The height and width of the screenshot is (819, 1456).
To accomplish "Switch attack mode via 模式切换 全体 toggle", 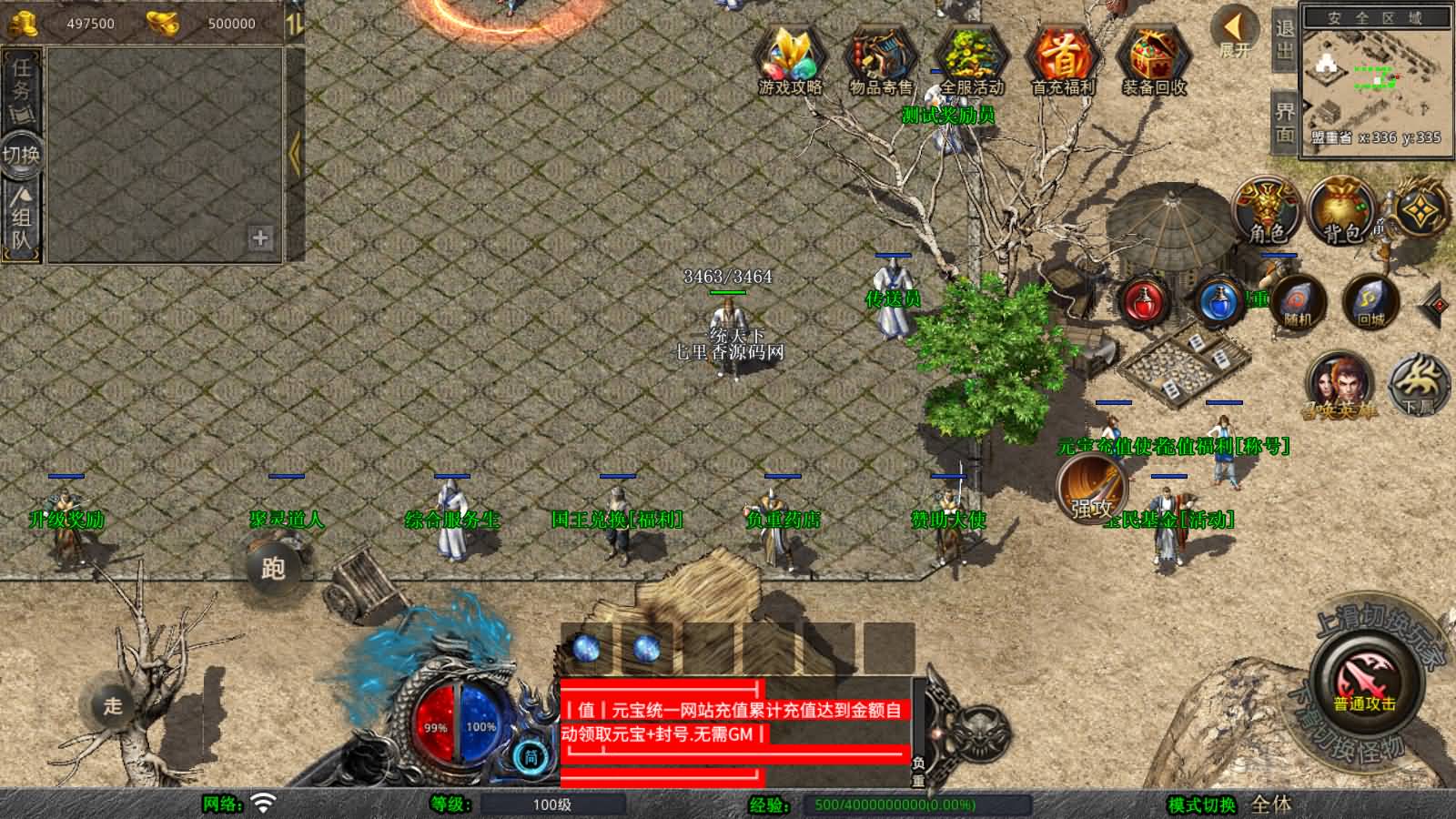I will click(1271, 806).
